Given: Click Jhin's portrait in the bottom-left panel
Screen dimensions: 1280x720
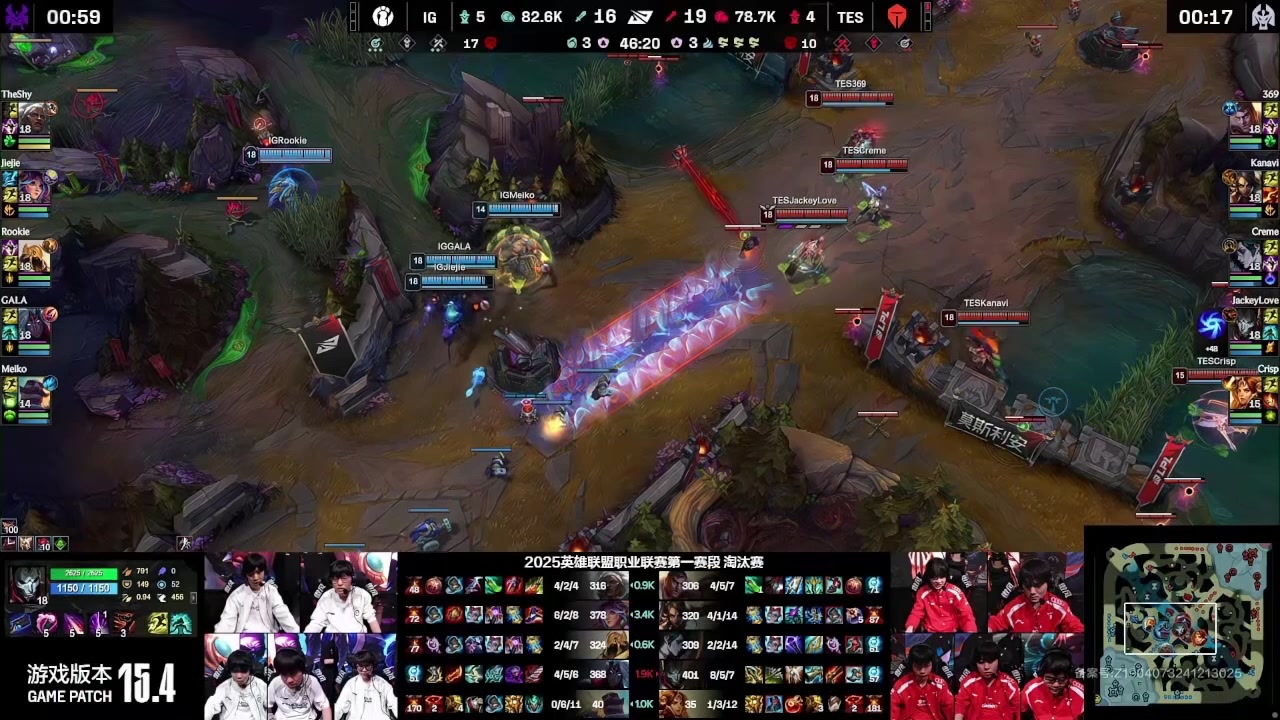Looking at the screenshot, I should coord(26,586).
